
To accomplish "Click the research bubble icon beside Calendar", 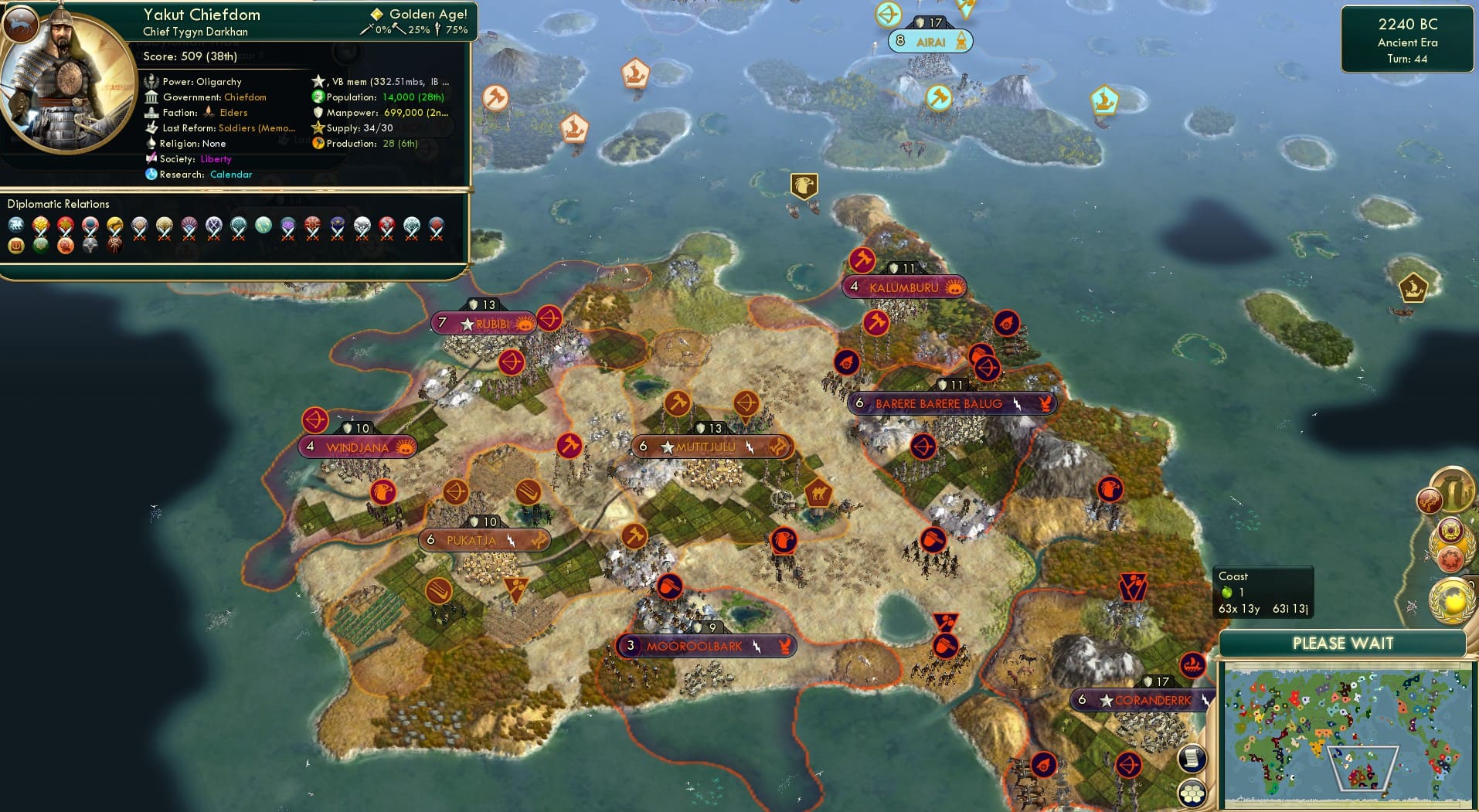I will point(151,175).
